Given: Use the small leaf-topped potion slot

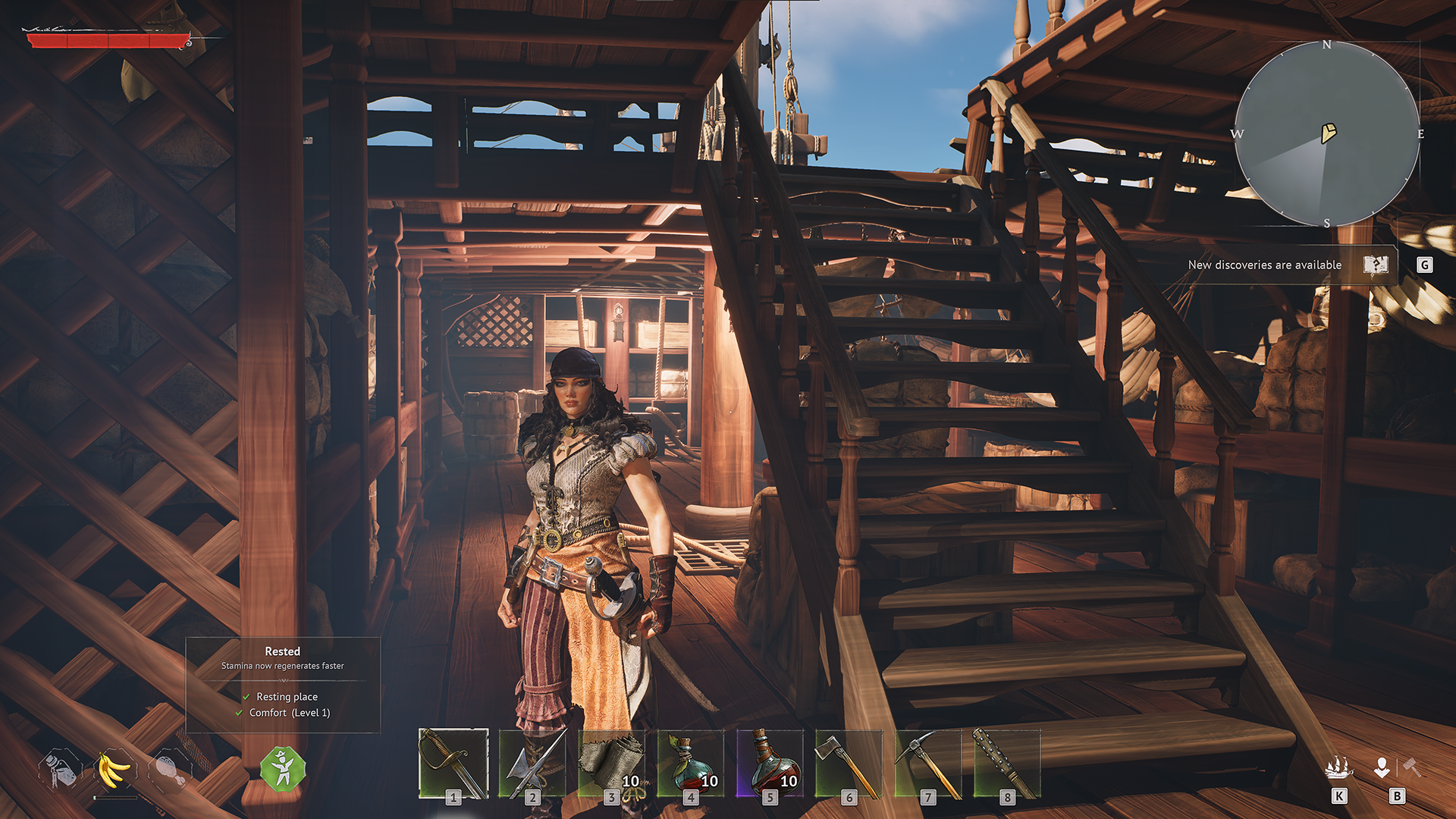Looking at the screenshot, I should click(690, 764).
